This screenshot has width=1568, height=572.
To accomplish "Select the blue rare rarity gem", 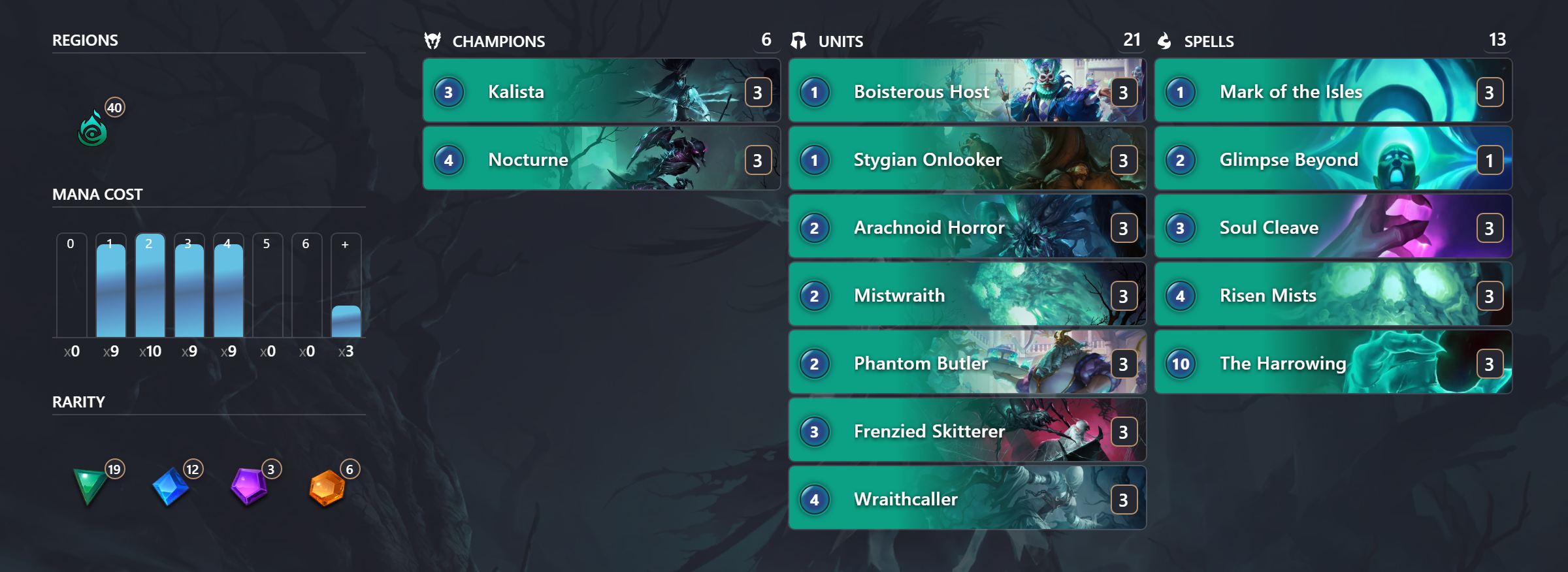I will [x=170, y=486].
